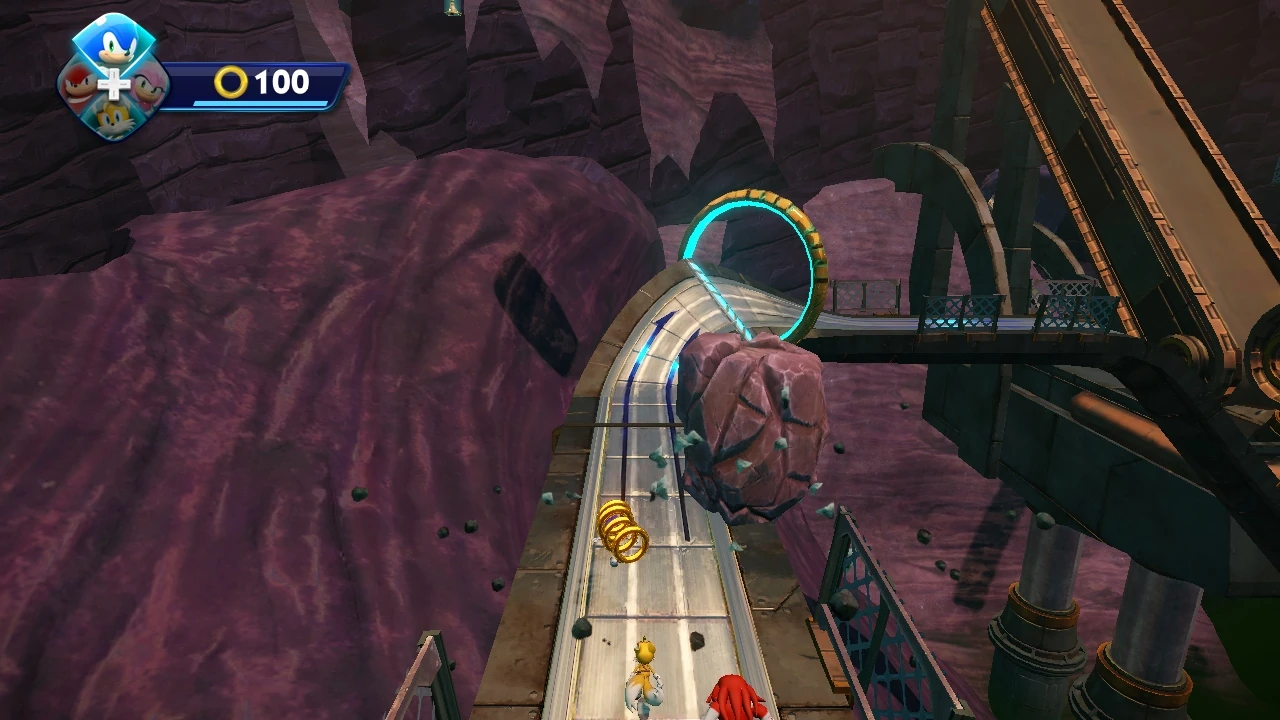Choose Amy's portrait in the character switcher
Image resolution: width=1280 pixels, height=720 pixels.
[147, 88]
